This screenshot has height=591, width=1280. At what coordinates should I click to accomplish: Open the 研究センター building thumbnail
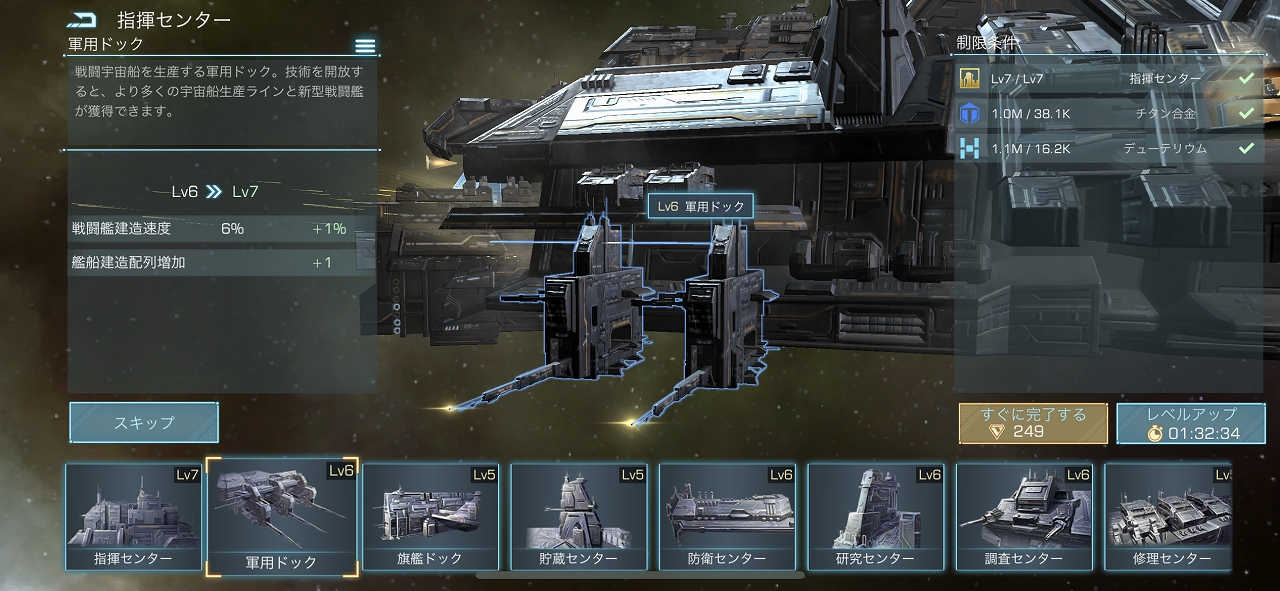click(x=874, y=518)
